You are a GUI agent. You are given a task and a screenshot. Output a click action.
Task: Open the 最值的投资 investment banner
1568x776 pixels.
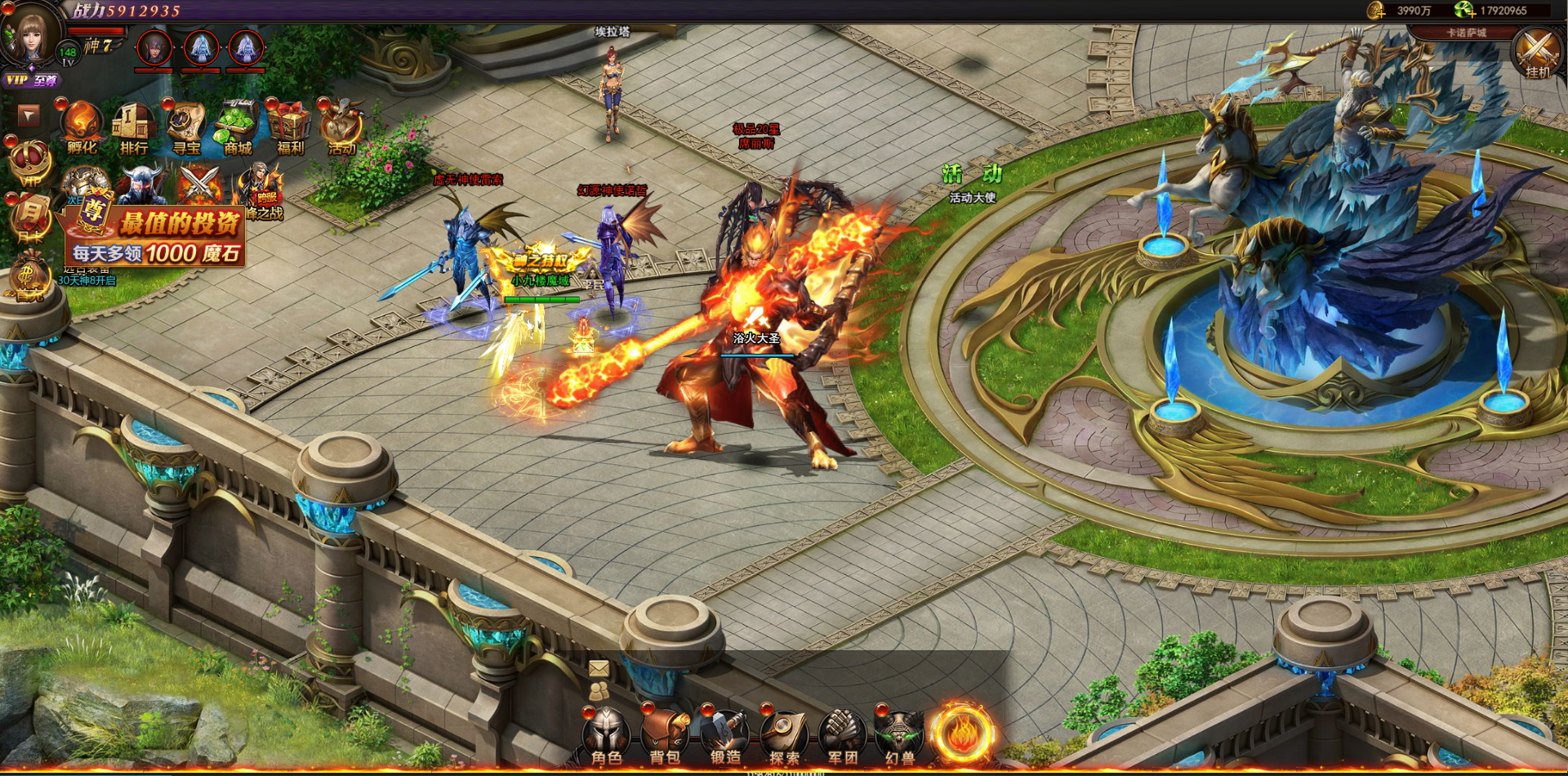(157, 237)
